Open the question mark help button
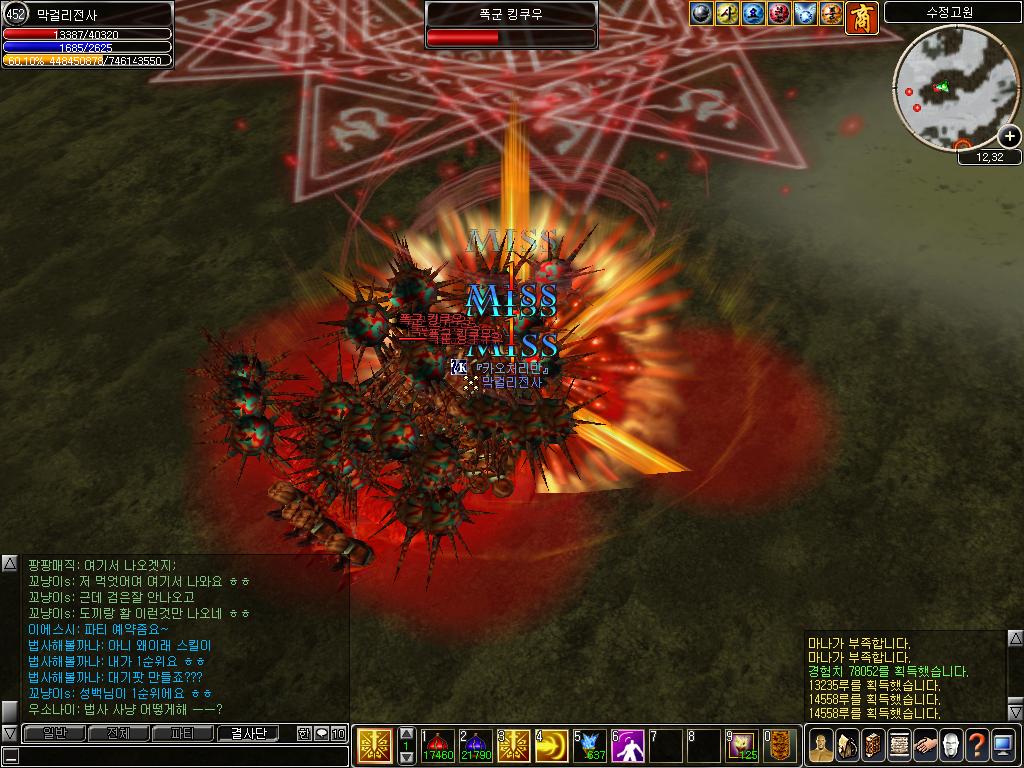 (977, 745)
